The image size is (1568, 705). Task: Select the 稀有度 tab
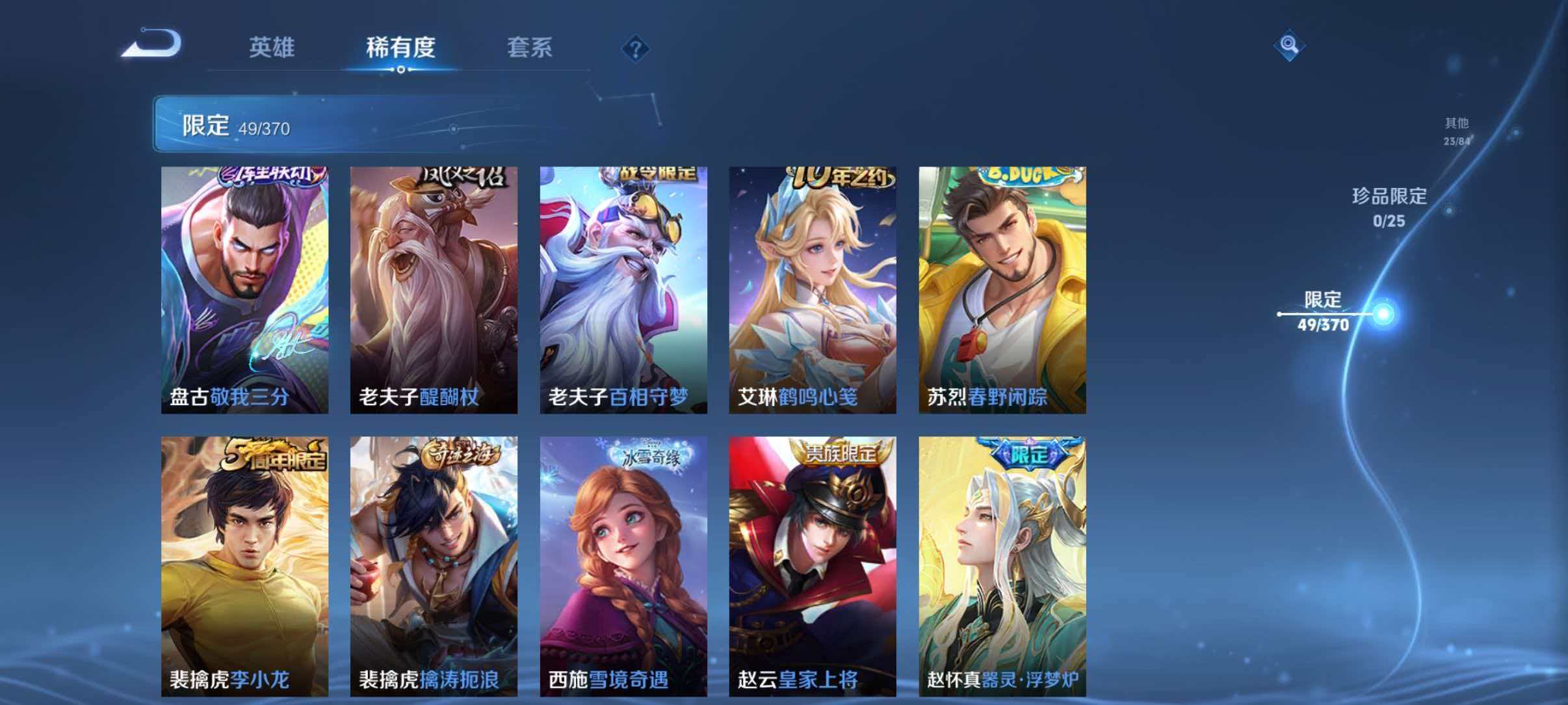pyautogui.click(x=401, y=47)
